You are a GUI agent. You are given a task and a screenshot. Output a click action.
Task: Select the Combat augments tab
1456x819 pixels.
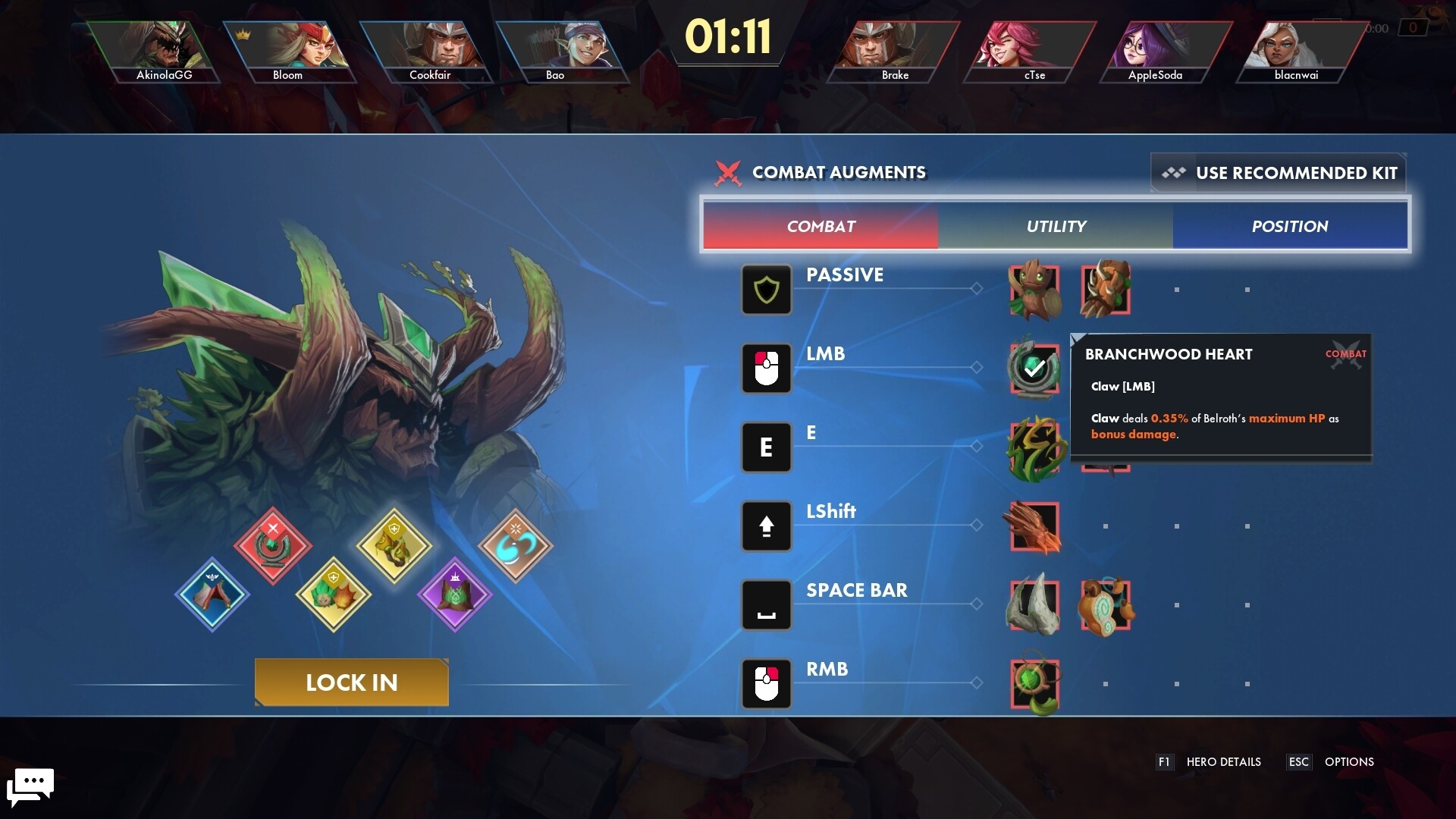[x=821, y=226]
